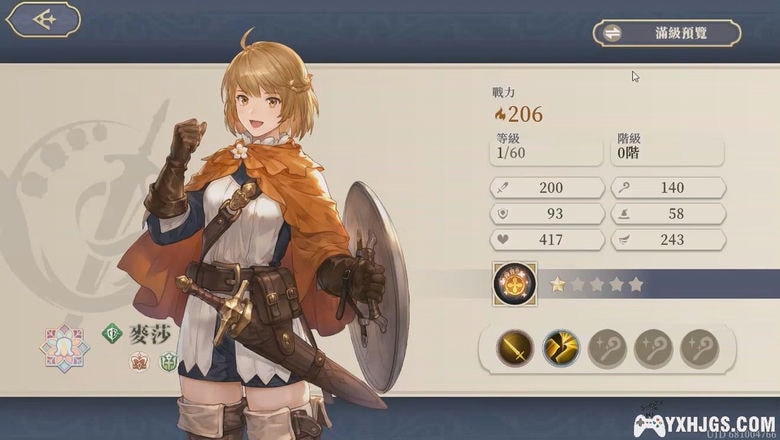Screen dimensions: 780x440
Task: Select the golden sword skill icon
Action: tap(515, 348)
